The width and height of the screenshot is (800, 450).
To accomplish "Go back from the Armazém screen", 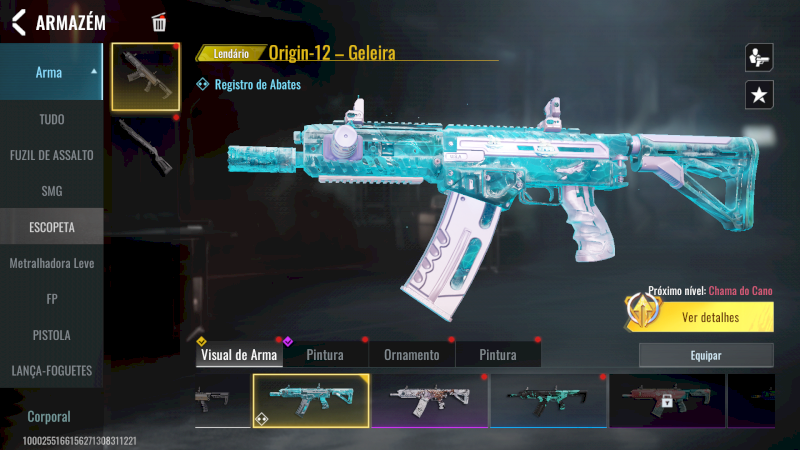I will click(18, 22).
